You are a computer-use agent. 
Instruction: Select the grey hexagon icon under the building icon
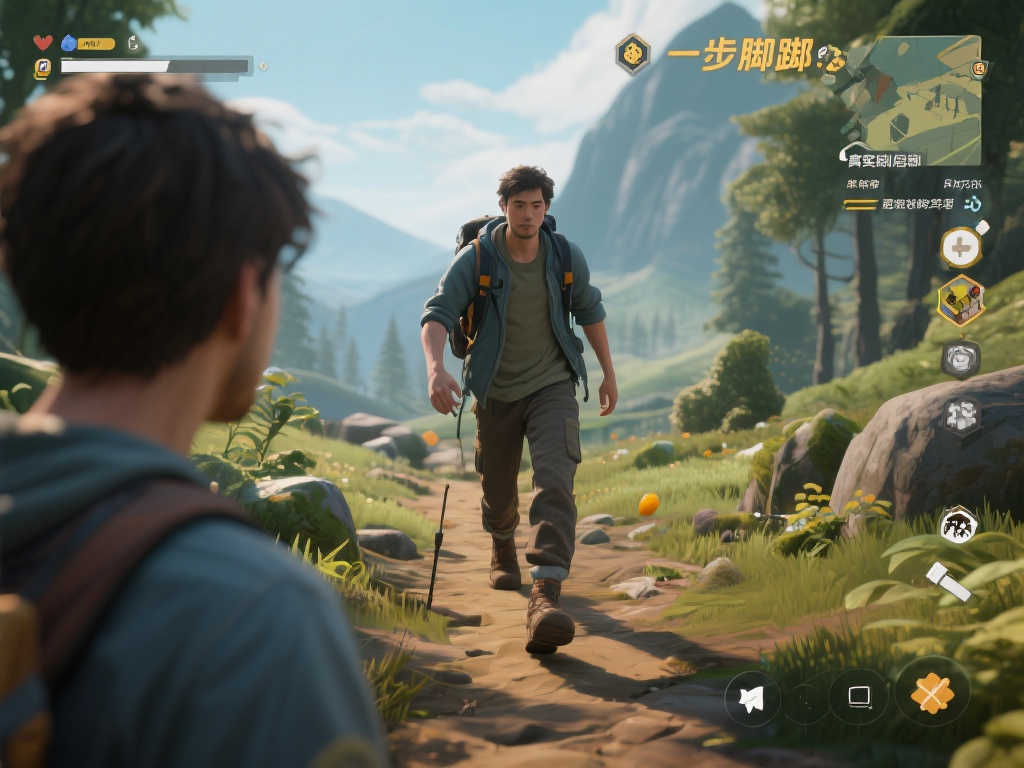(x=961, y=359)
